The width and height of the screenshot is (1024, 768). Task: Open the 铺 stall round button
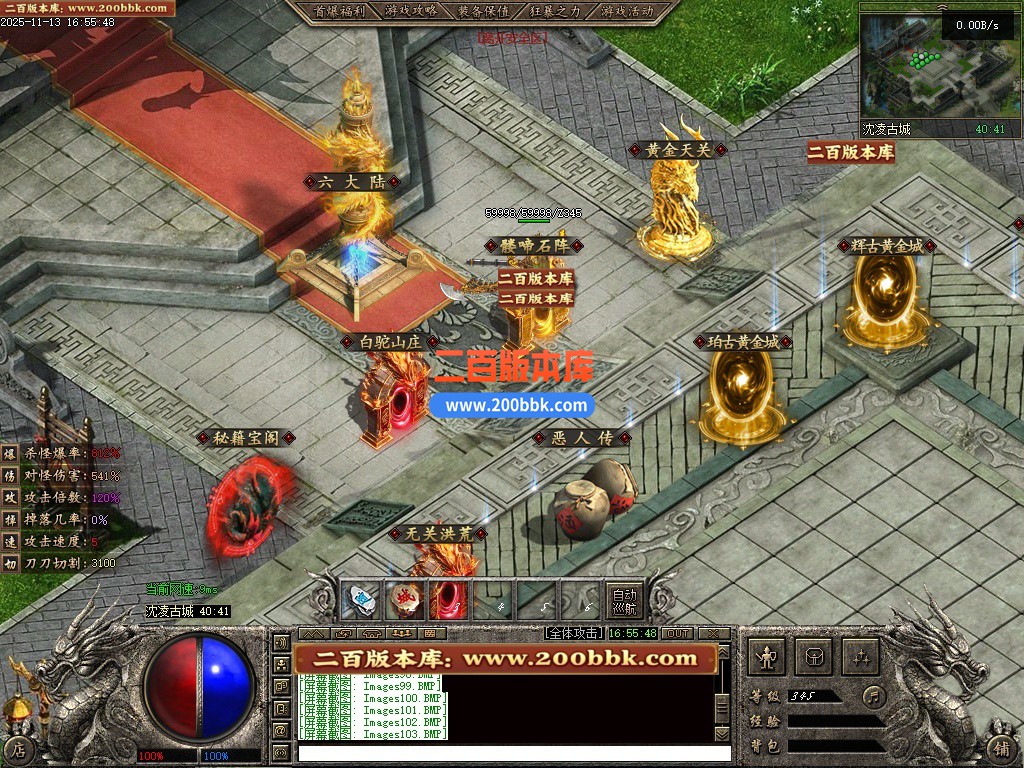pyautogui.click(x=1002, y=748)
